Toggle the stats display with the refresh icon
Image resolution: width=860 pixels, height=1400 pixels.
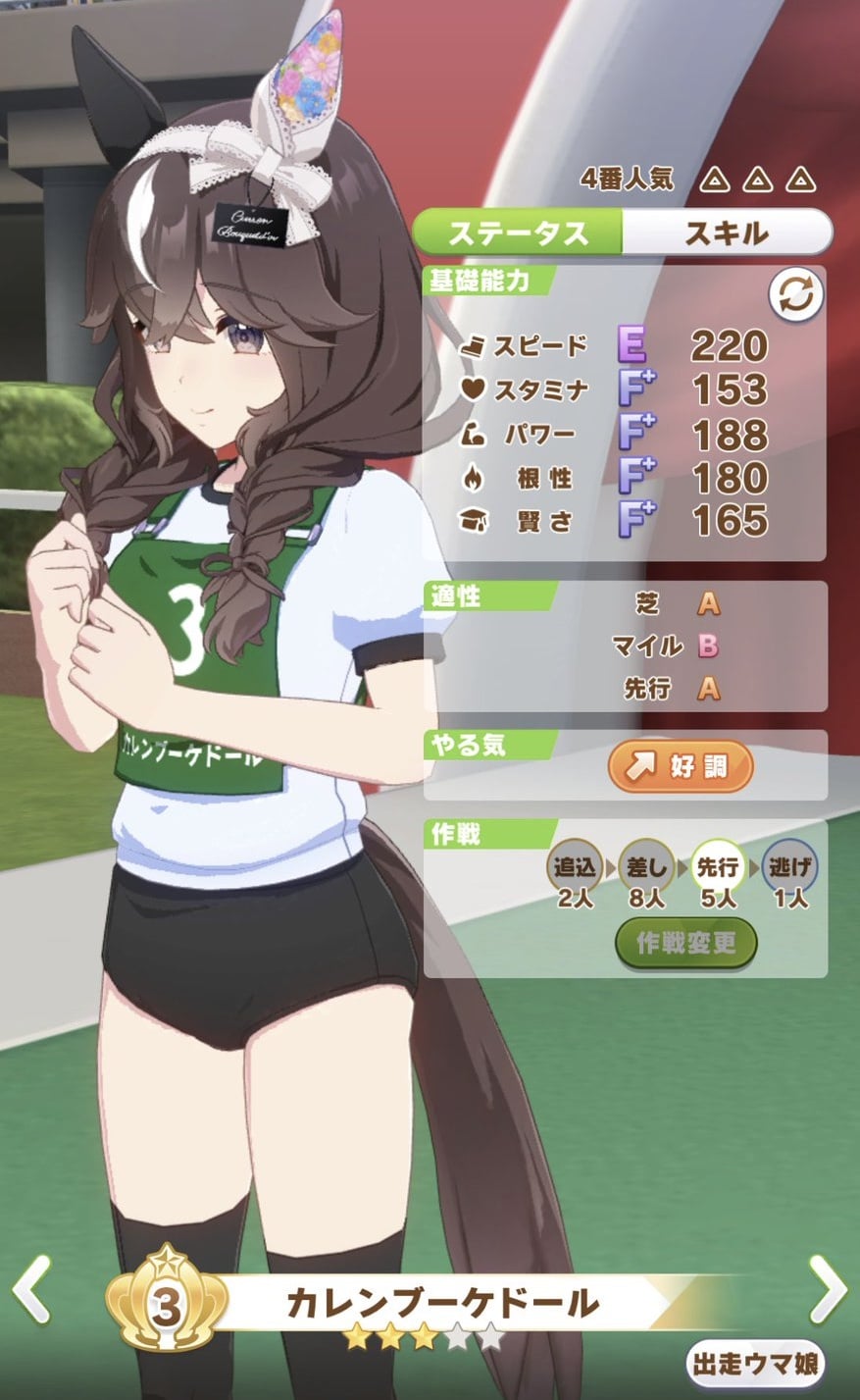pyautogui.click(x=795, y=295)
